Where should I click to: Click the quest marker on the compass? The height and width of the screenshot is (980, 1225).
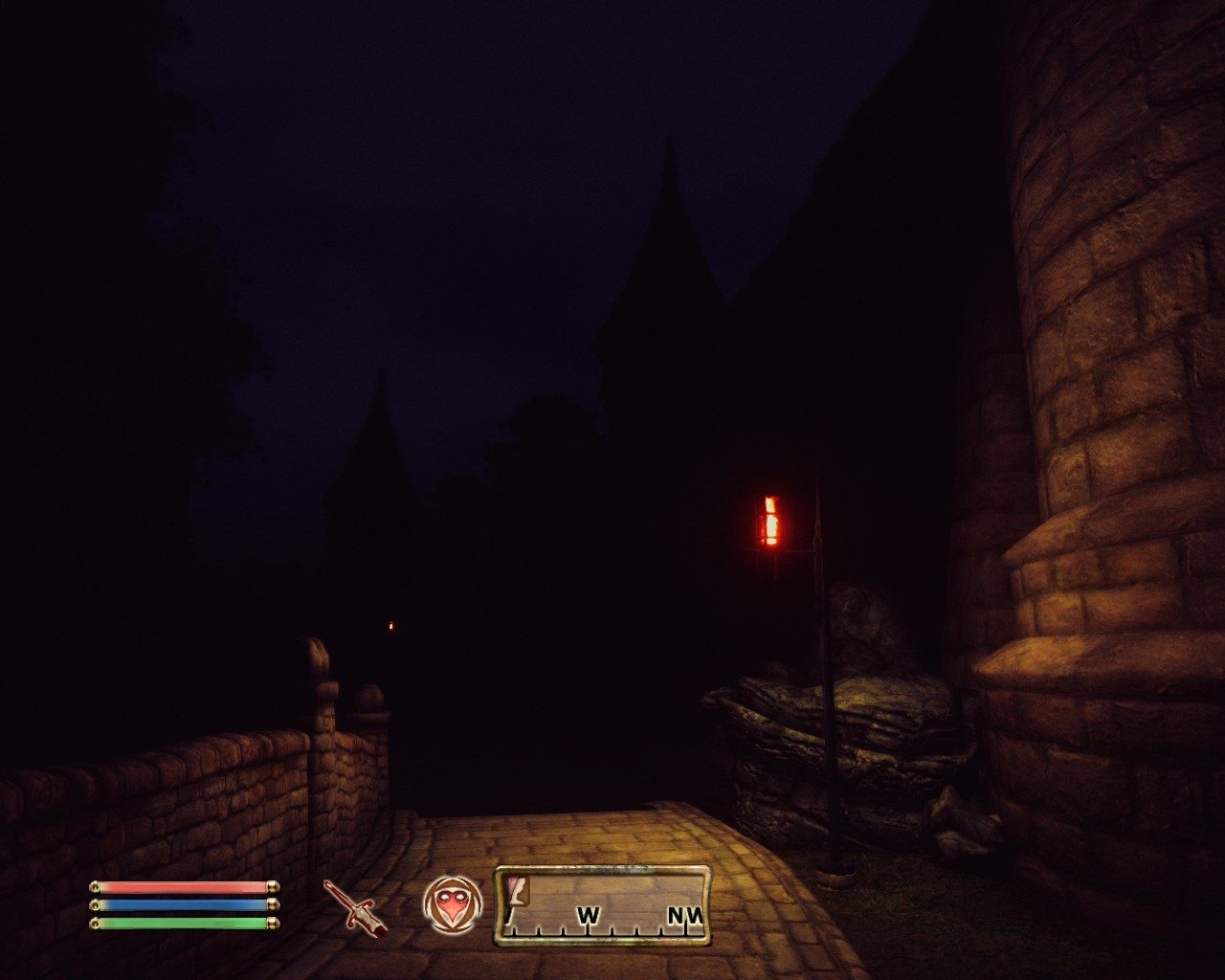(x=519, y=891)
